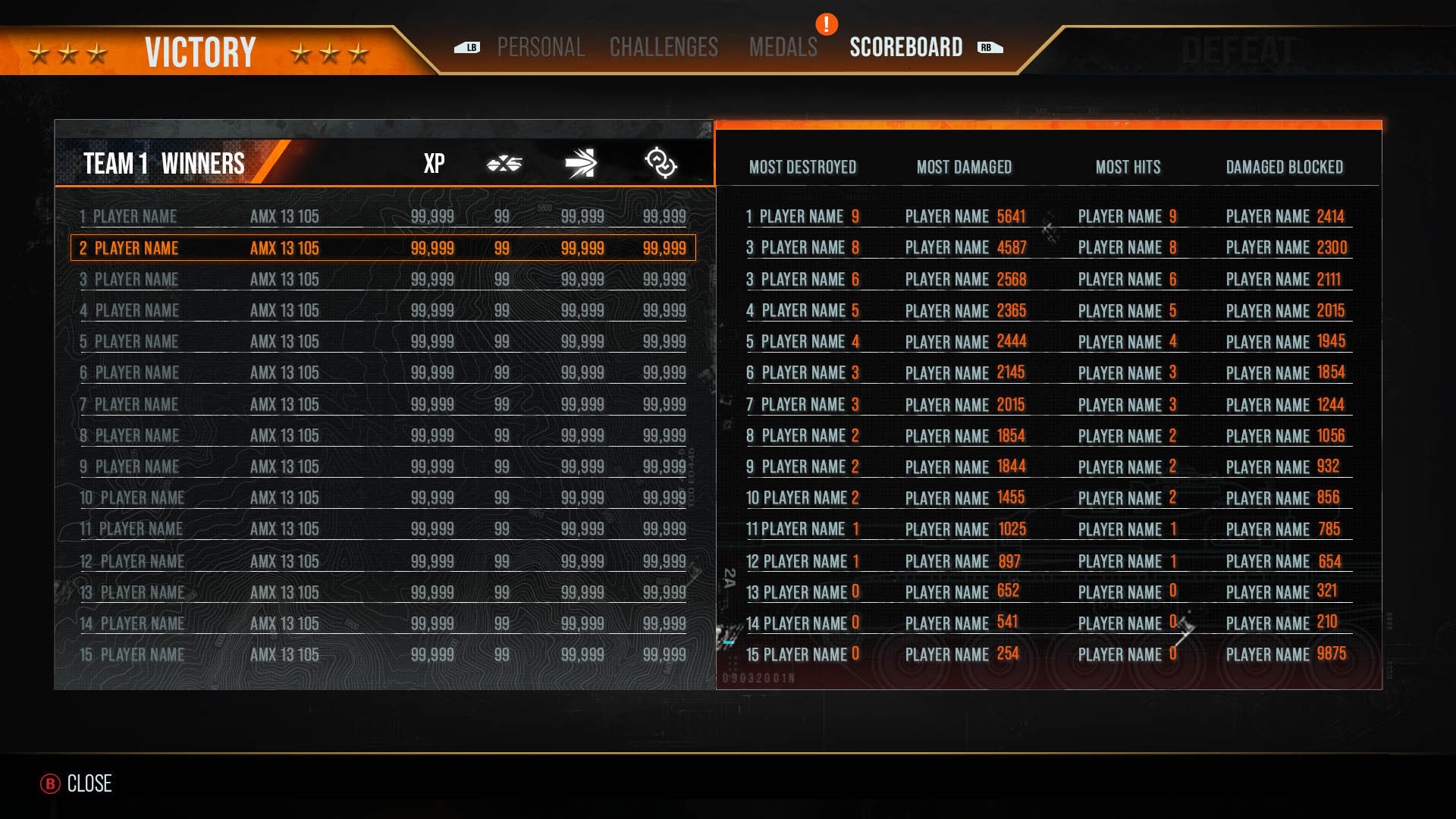Click the Damaged Blocked column header
The width and height of the screenshot is (1456, 819).
(x=1284, y=167)
